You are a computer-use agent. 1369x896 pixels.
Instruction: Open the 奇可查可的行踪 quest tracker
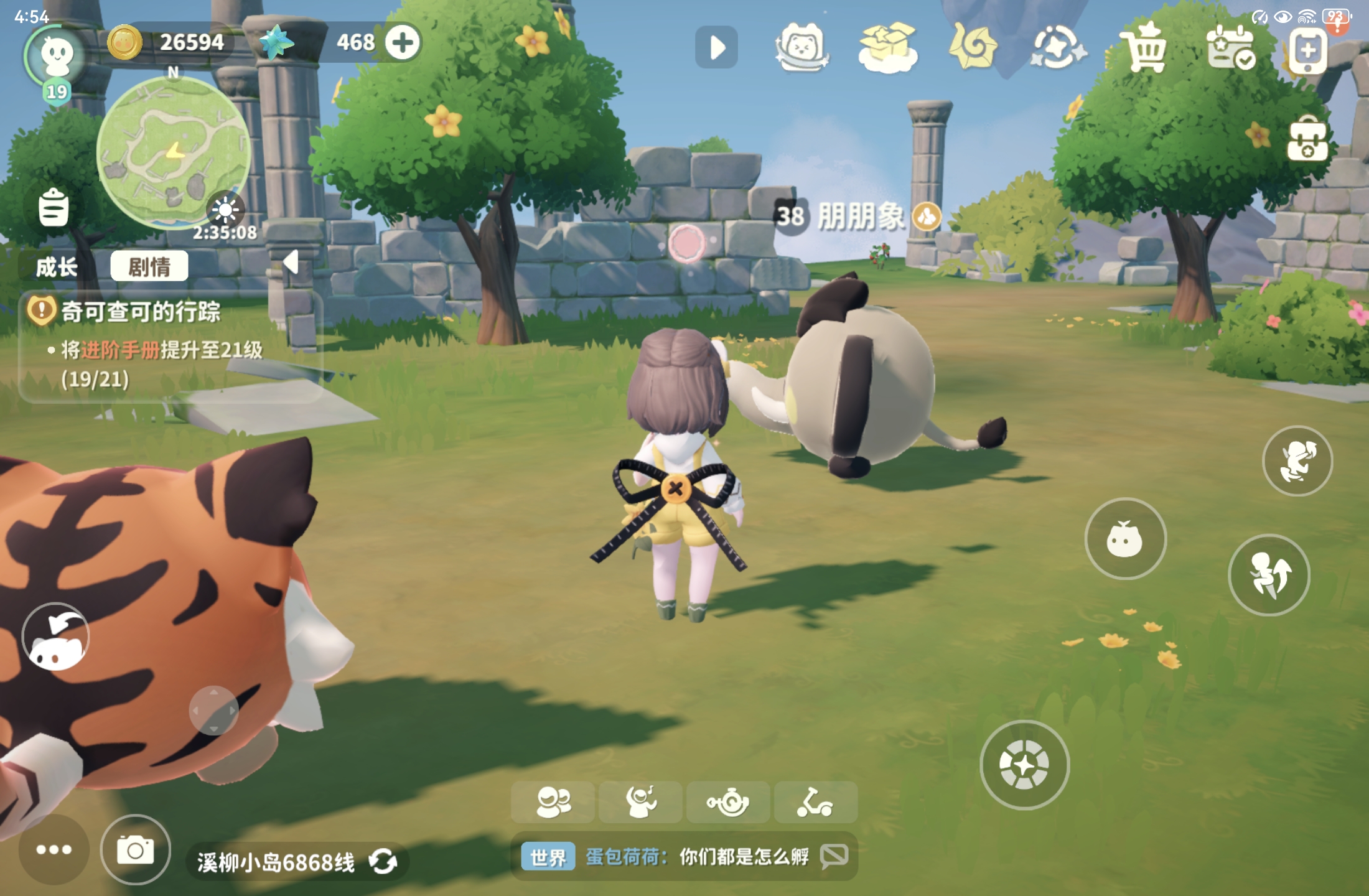pos(141,311)
